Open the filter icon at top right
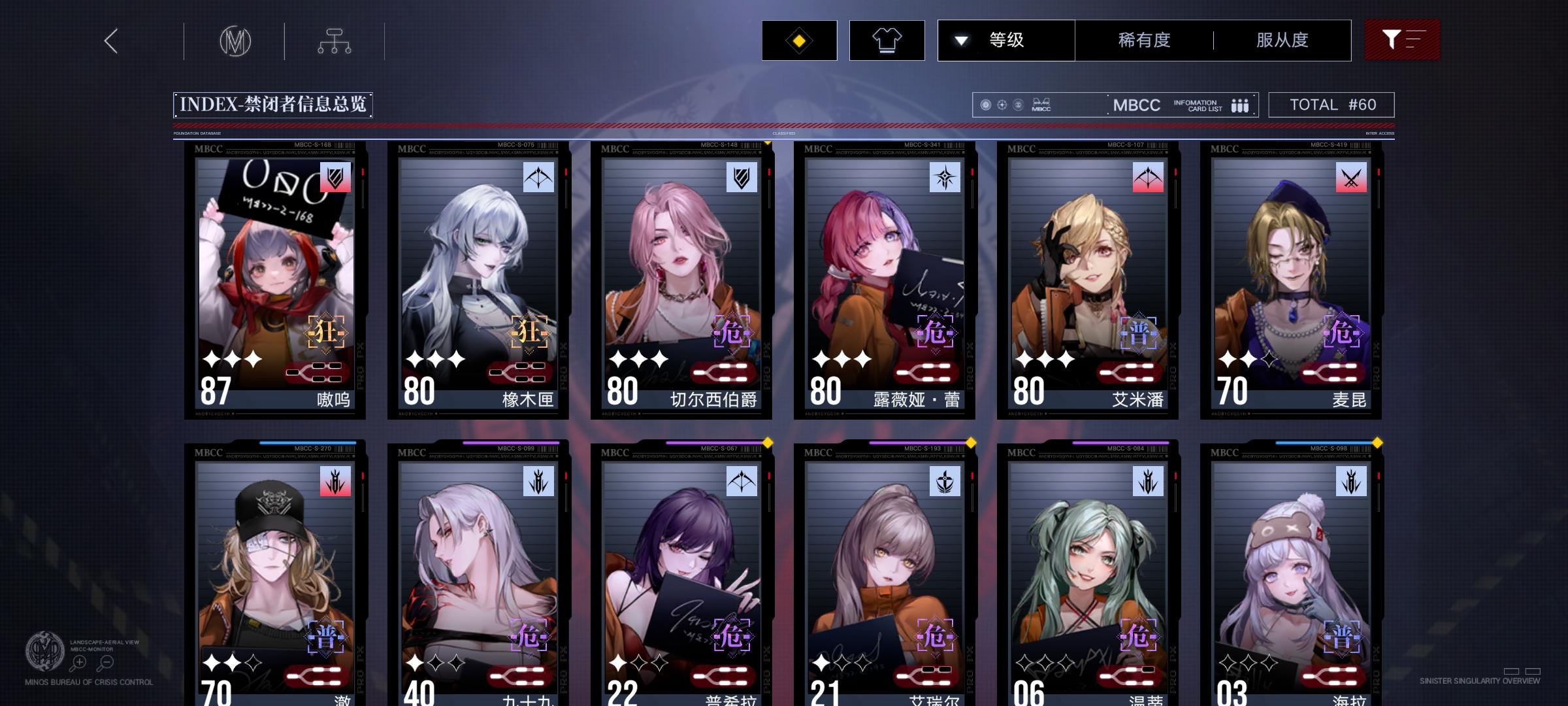The height and width of the screenshot is (706, 1568). [x=1402, y=40]
